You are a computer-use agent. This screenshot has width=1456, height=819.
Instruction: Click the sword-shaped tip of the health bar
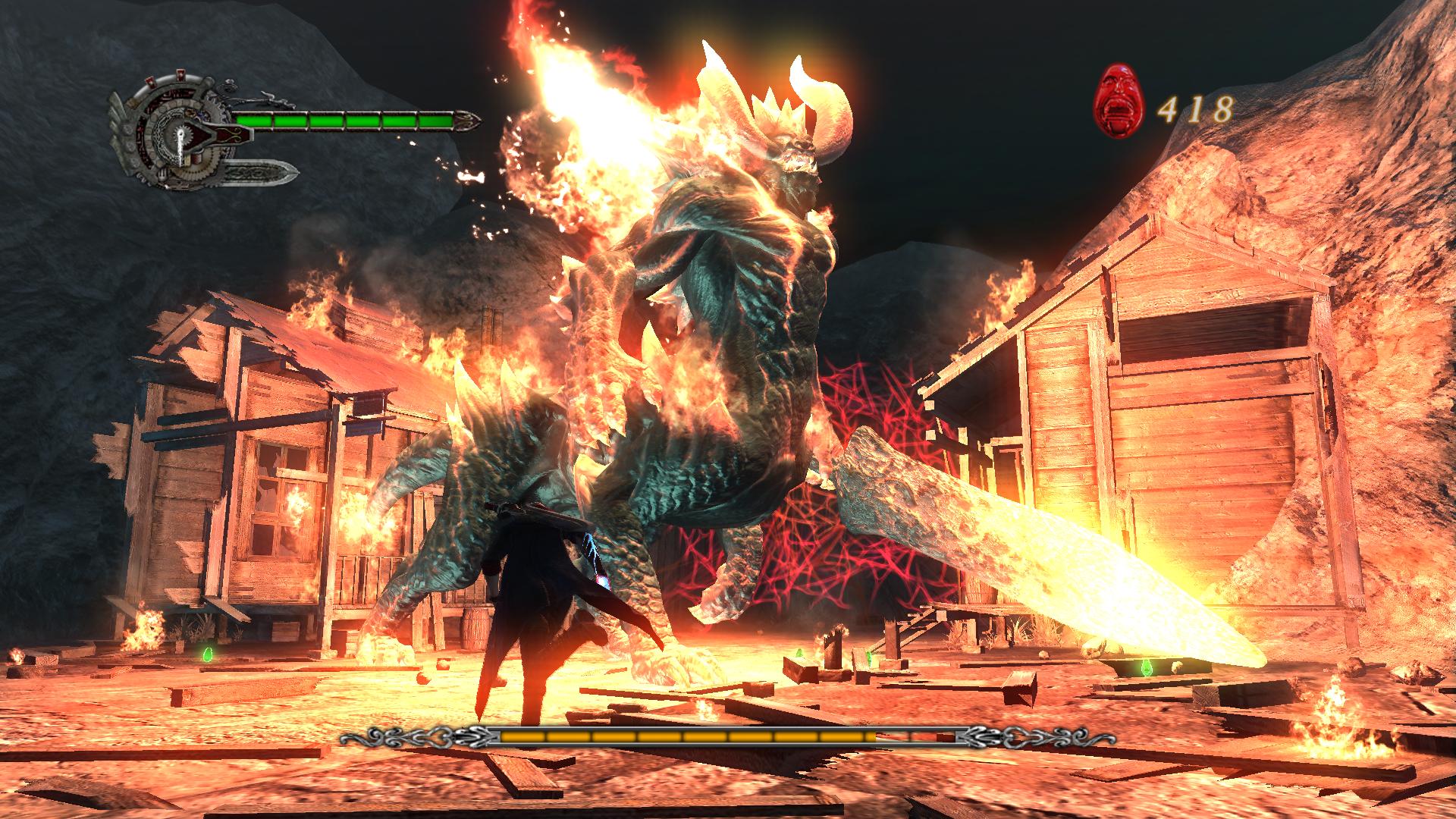tap(469, 121)
